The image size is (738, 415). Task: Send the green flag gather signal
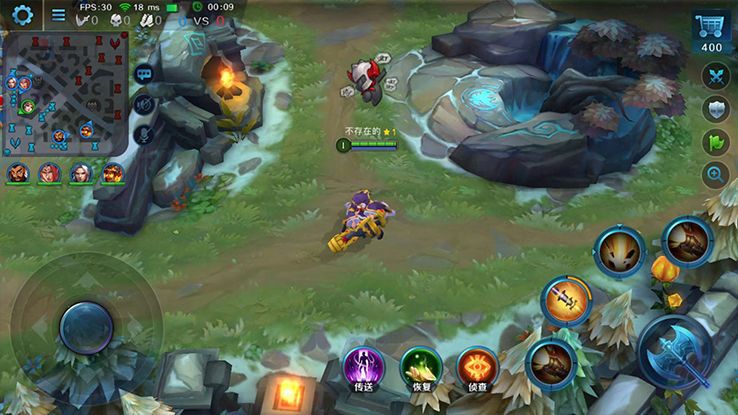[715, 142]
